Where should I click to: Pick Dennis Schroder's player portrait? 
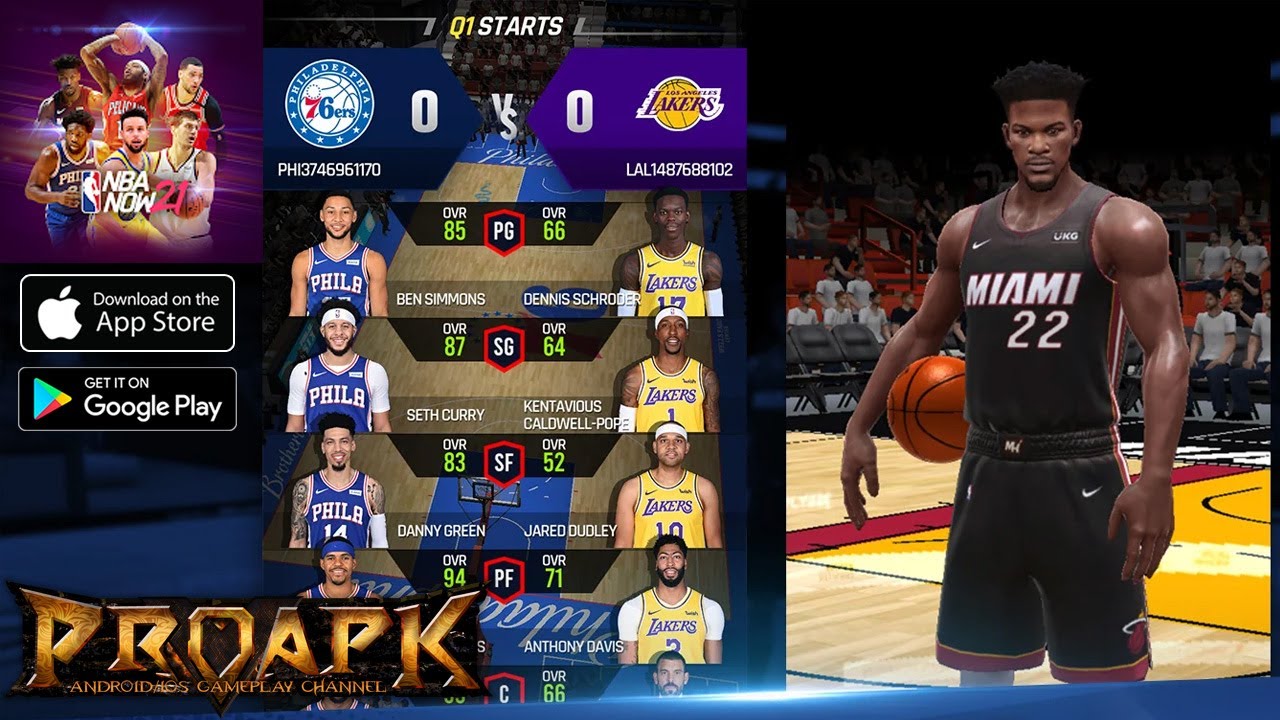[670, 255]
